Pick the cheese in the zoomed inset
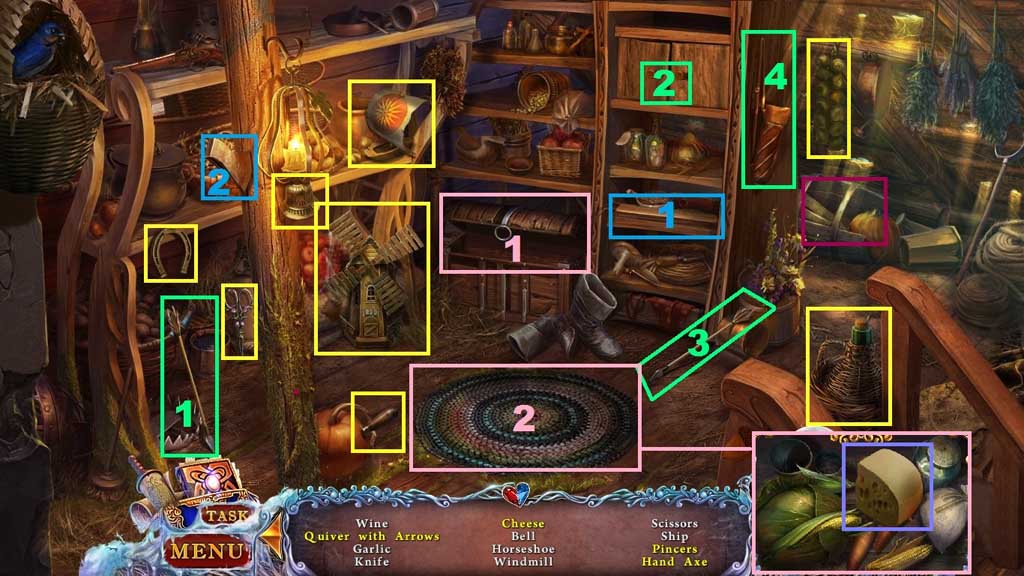The image size is (1024, 576). point(887,487)
